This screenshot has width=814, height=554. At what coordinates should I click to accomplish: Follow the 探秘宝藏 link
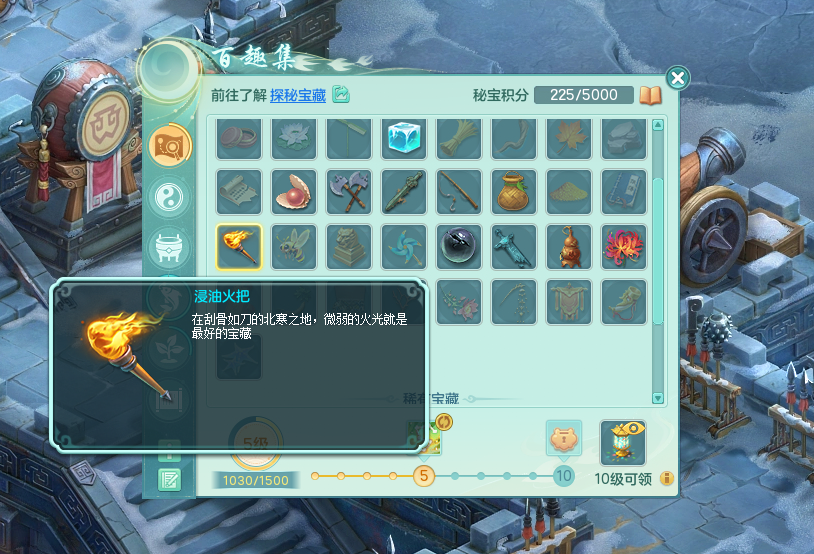298,95
